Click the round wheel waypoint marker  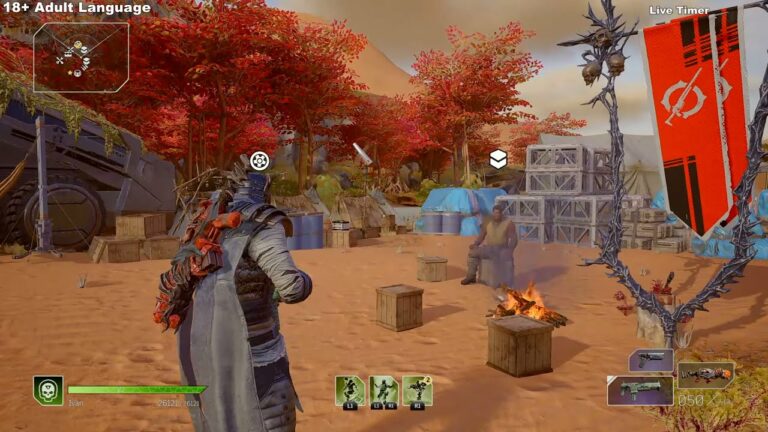[260, 160]
